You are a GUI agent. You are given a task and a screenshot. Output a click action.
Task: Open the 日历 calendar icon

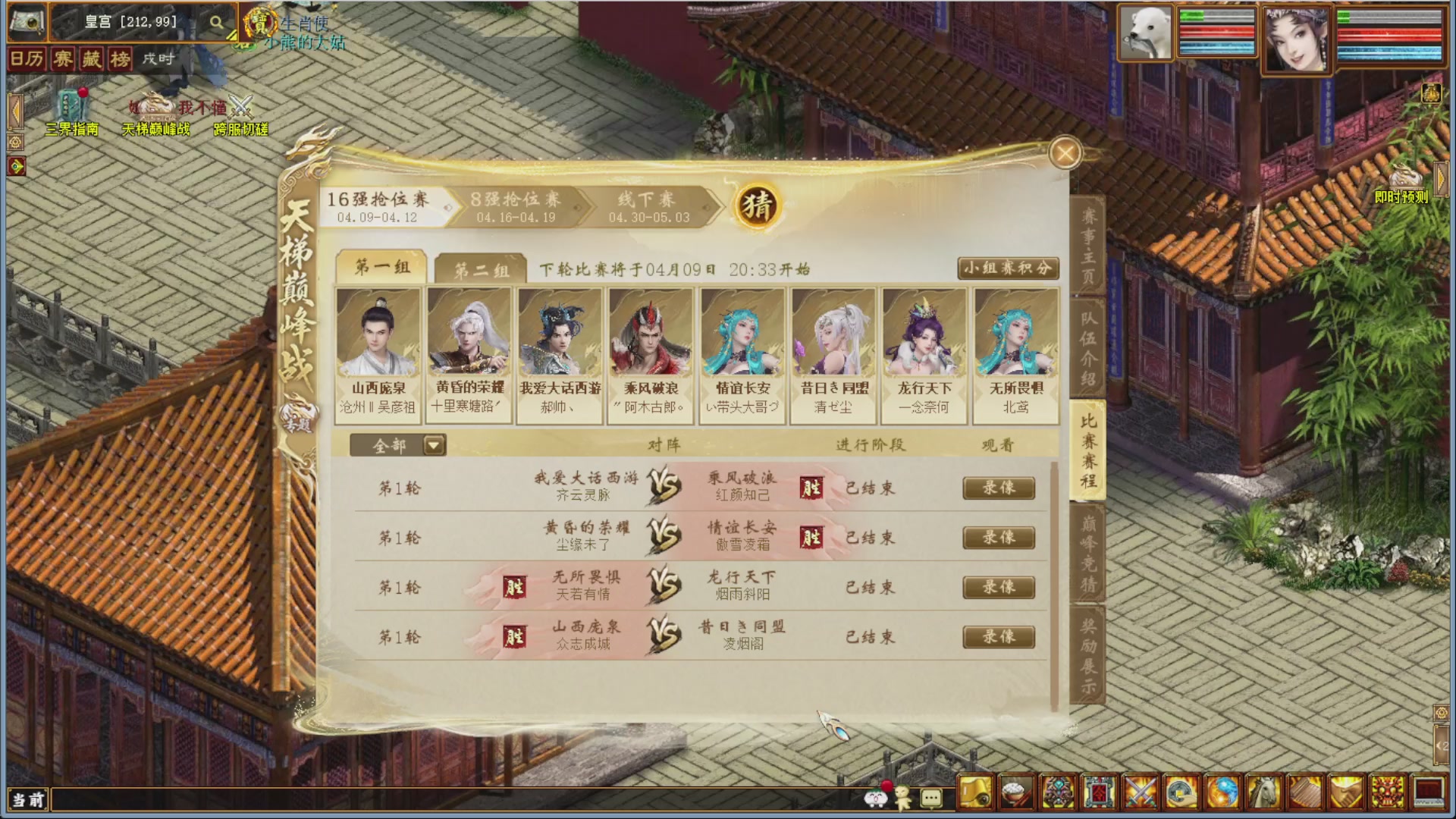tap(28, 60)
